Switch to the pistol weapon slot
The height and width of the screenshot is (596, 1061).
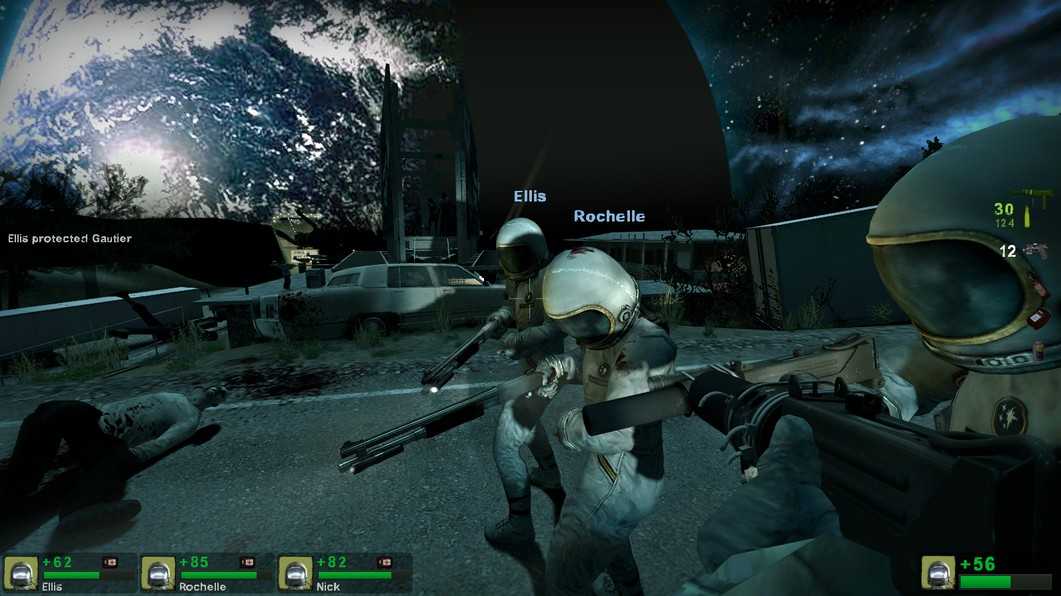click(x=1035, y=250)
